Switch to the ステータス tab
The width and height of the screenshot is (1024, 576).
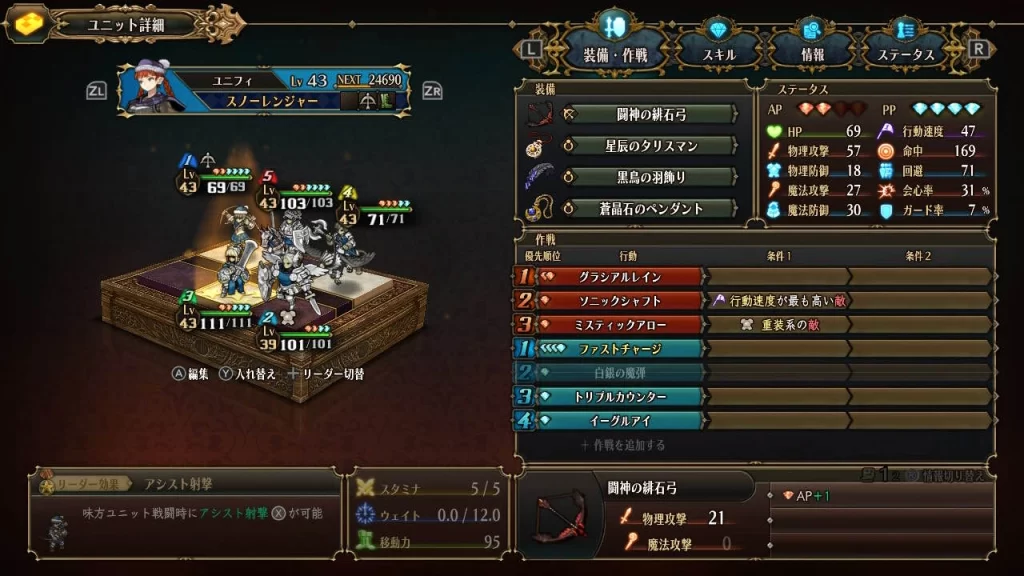912,54
